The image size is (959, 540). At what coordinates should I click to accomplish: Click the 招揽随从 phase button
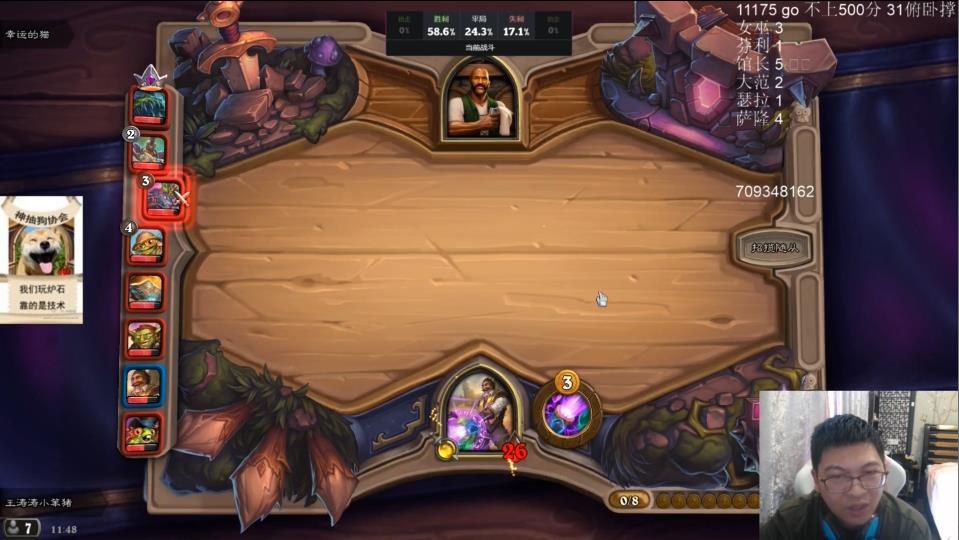point(773,247)
